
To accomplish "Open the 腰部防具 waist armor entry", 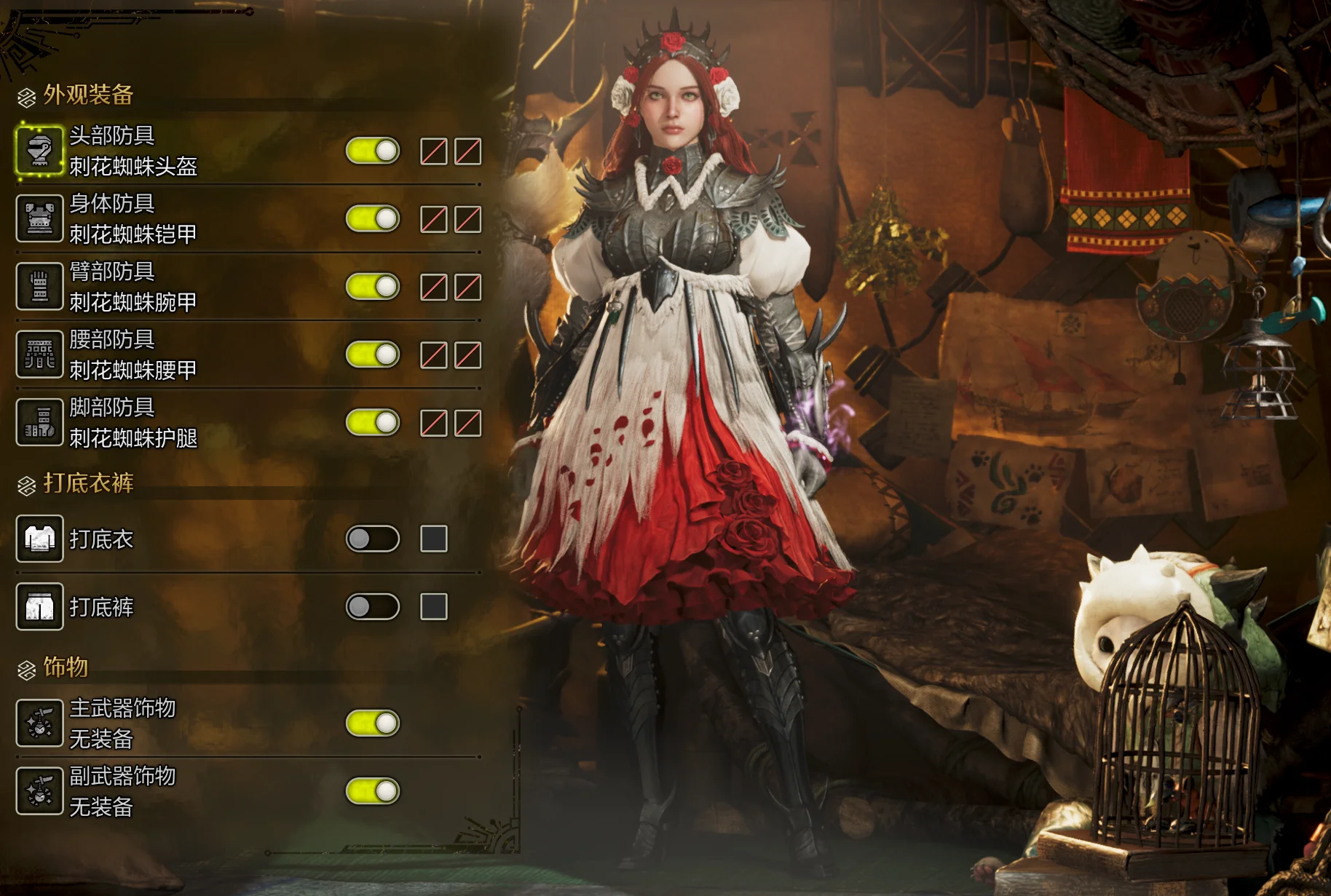I will tap(133, 354).
